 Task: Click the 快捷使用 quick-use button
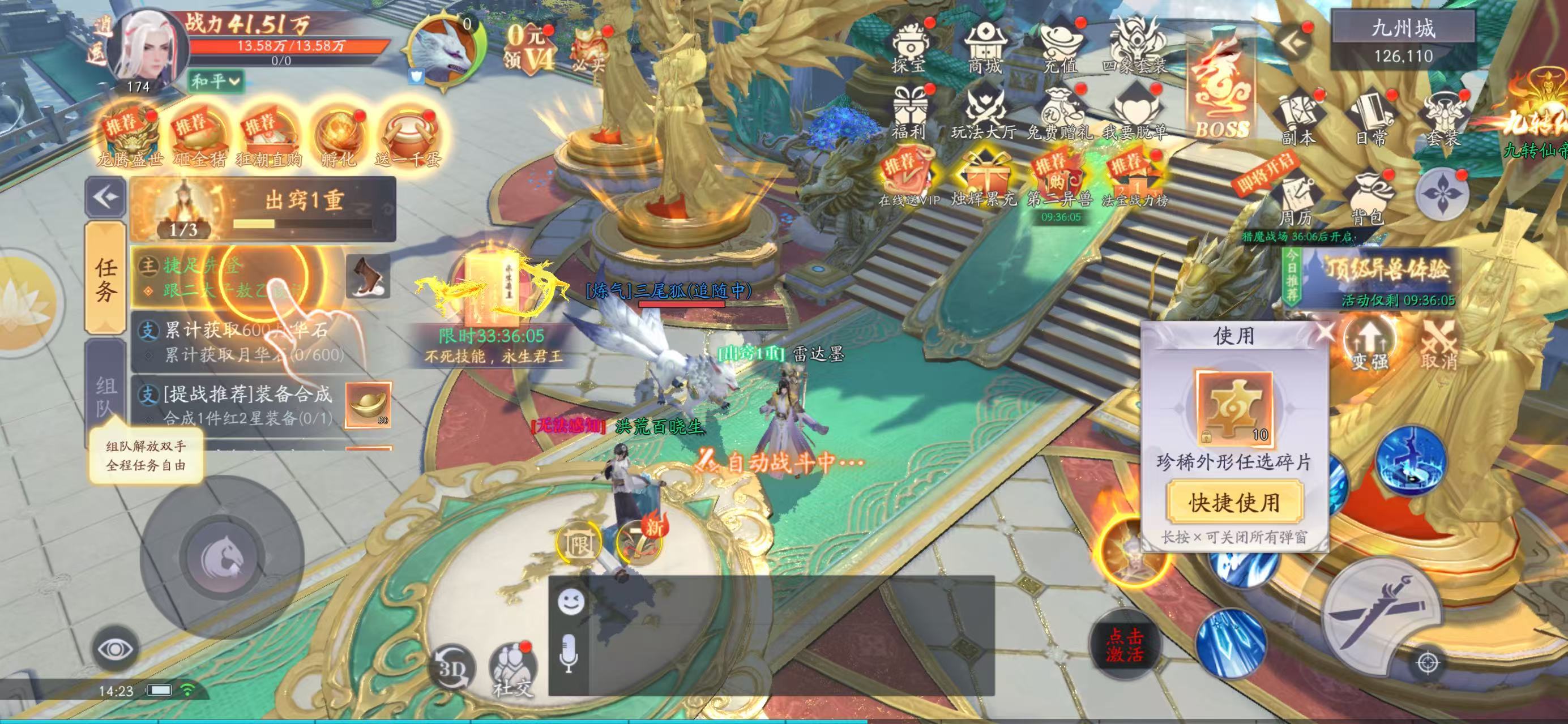point(1234,502)
